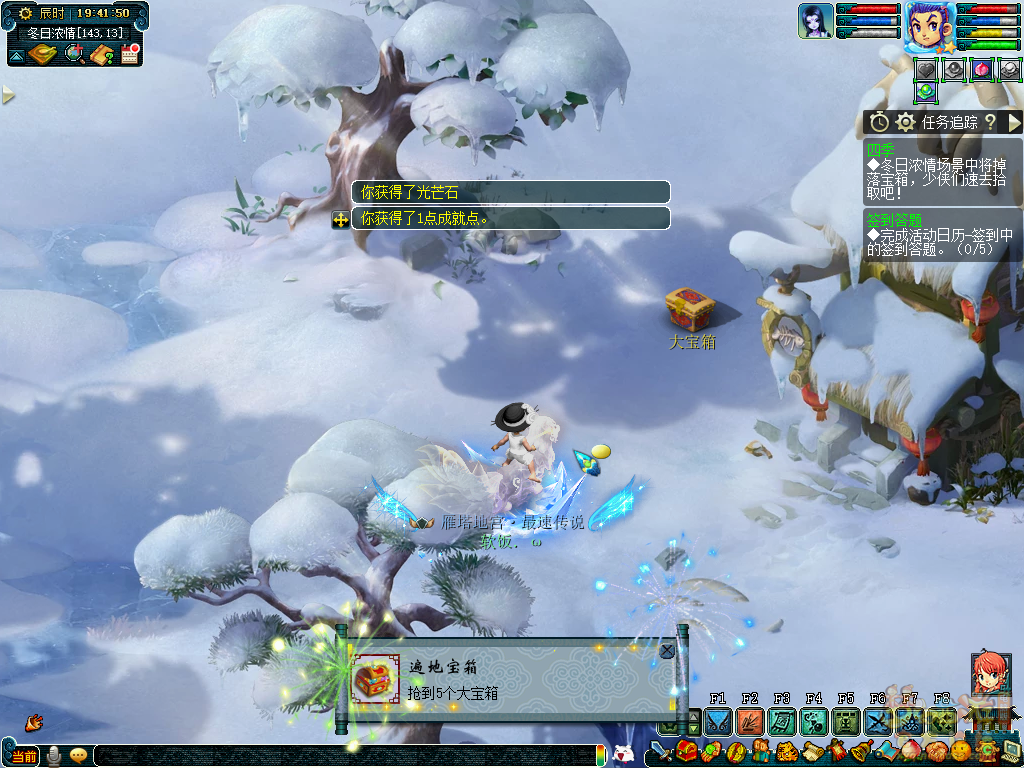
Task: Select the pet portrait with purple hair
Action: pos(815,21)
